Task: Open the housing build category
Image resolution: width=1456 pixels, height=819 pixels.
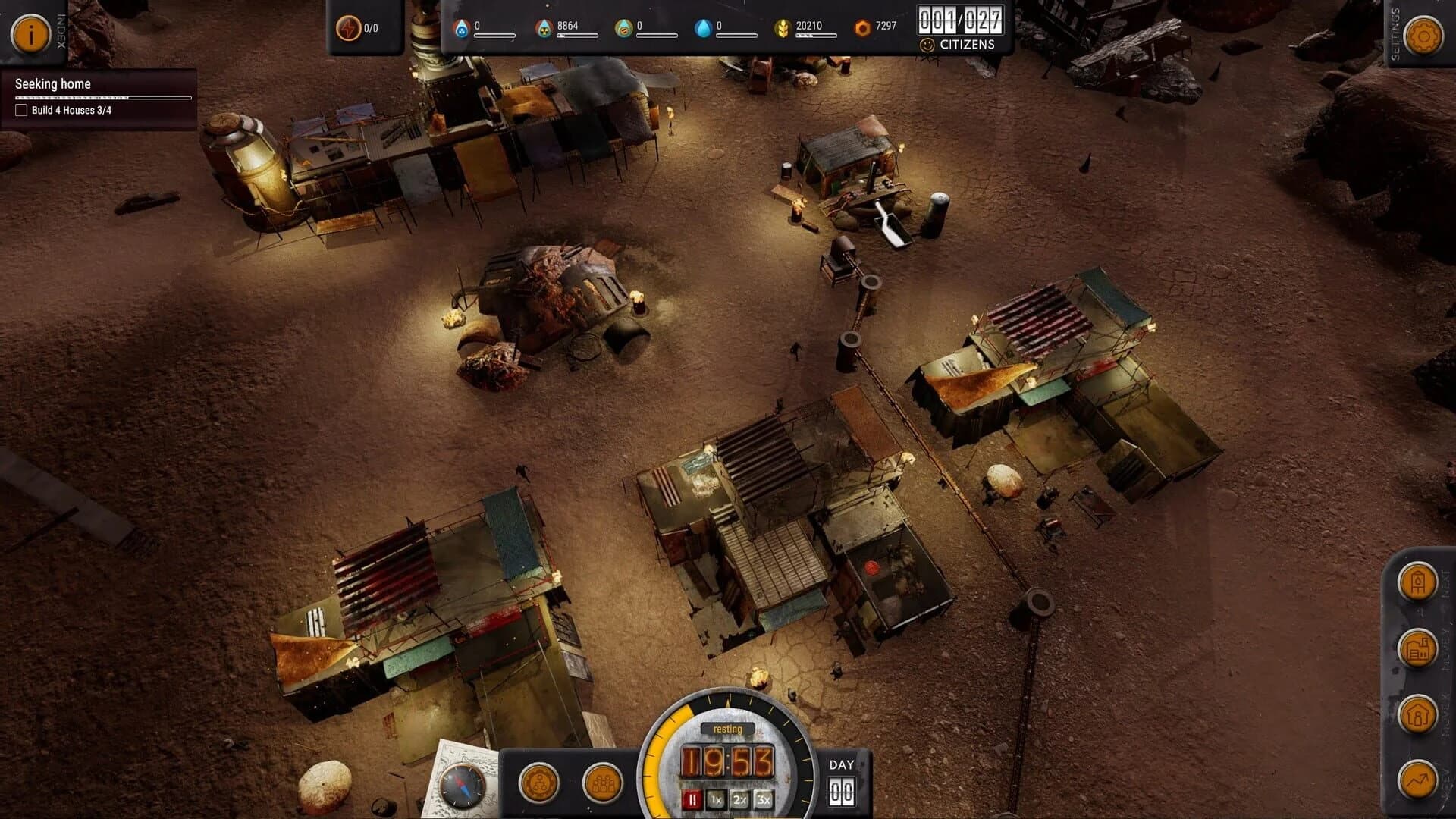Action: click(x=1417, y=714)
